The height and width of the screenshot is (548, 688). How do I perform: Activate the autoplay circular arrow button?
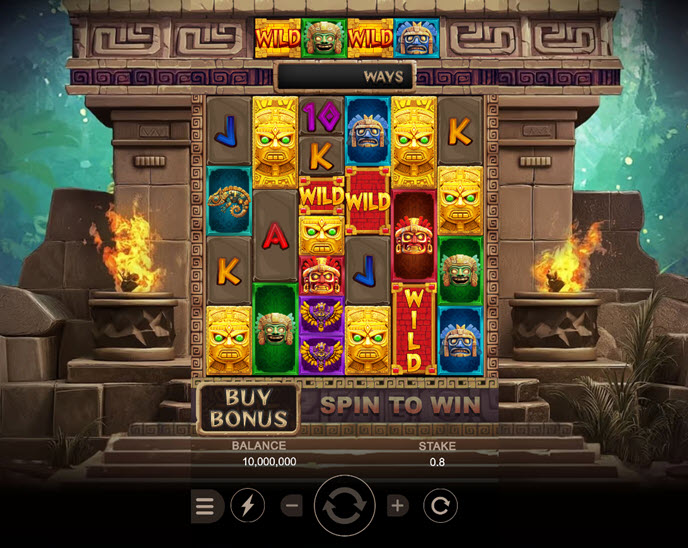[x=440, y=506]
